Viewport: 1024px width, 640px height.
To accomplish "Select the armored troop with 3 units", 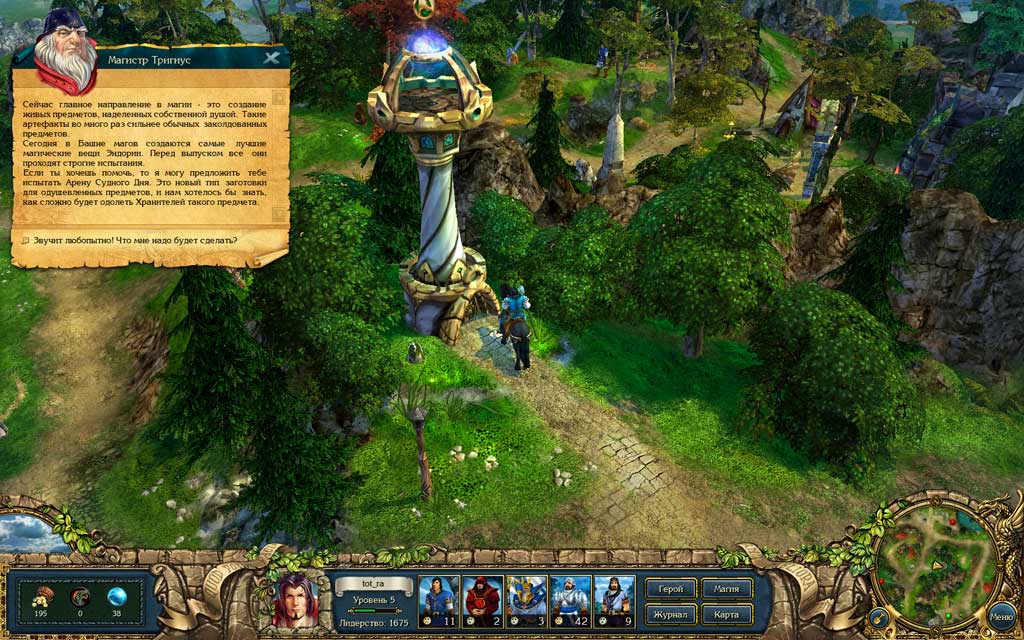I will click(x=526, y=601).
